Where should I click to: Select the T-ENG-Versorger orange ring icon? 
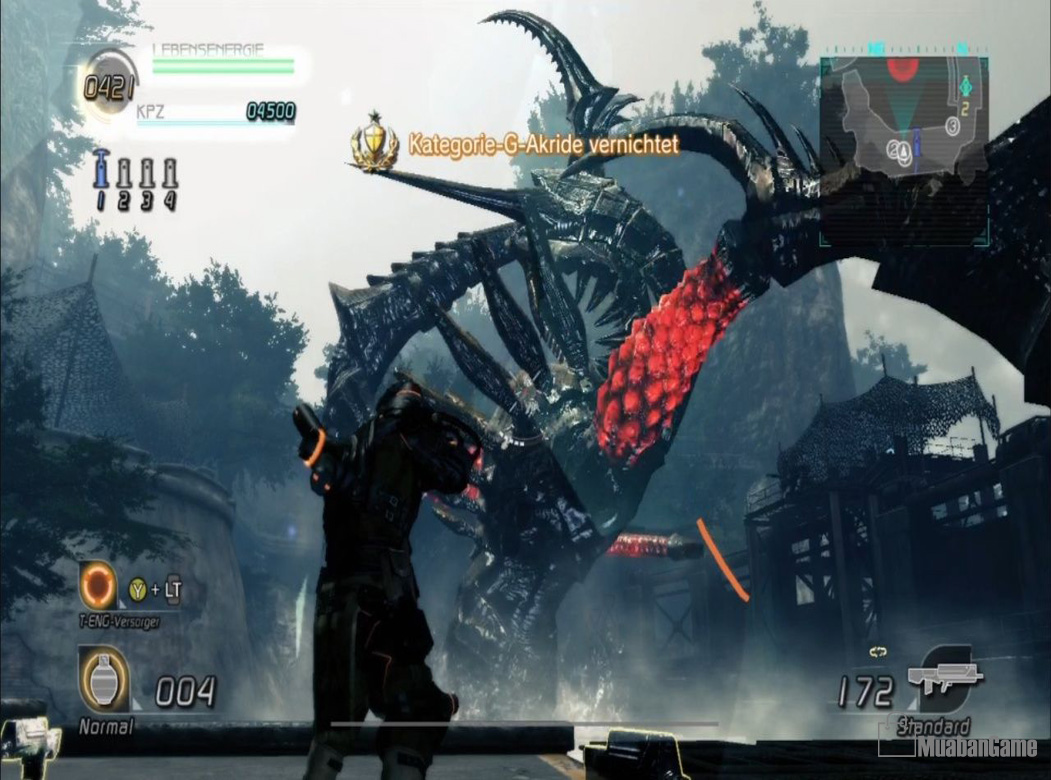click(x=100, y=585)
